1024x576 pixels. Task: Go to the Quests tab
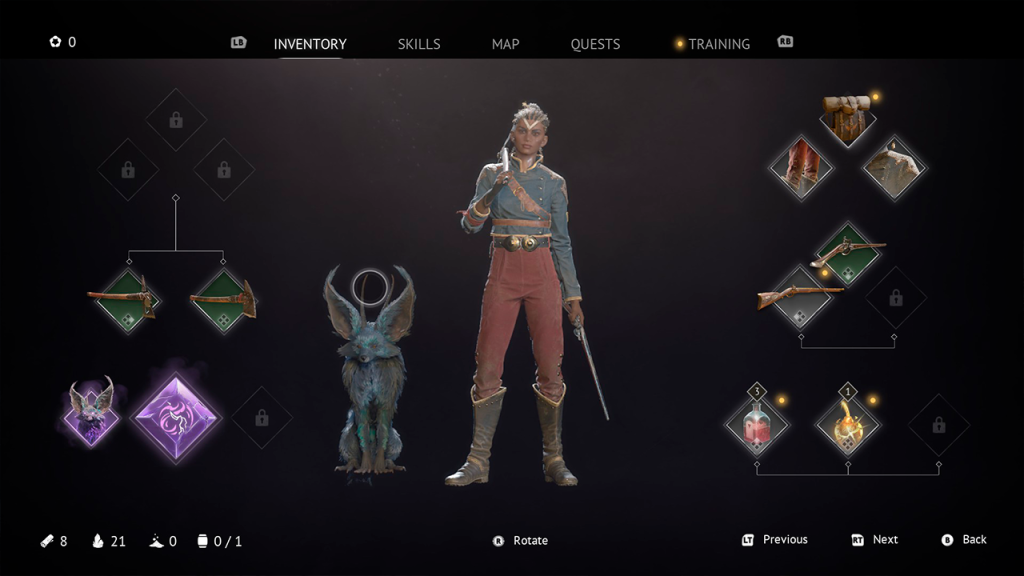tap(595, 44)
